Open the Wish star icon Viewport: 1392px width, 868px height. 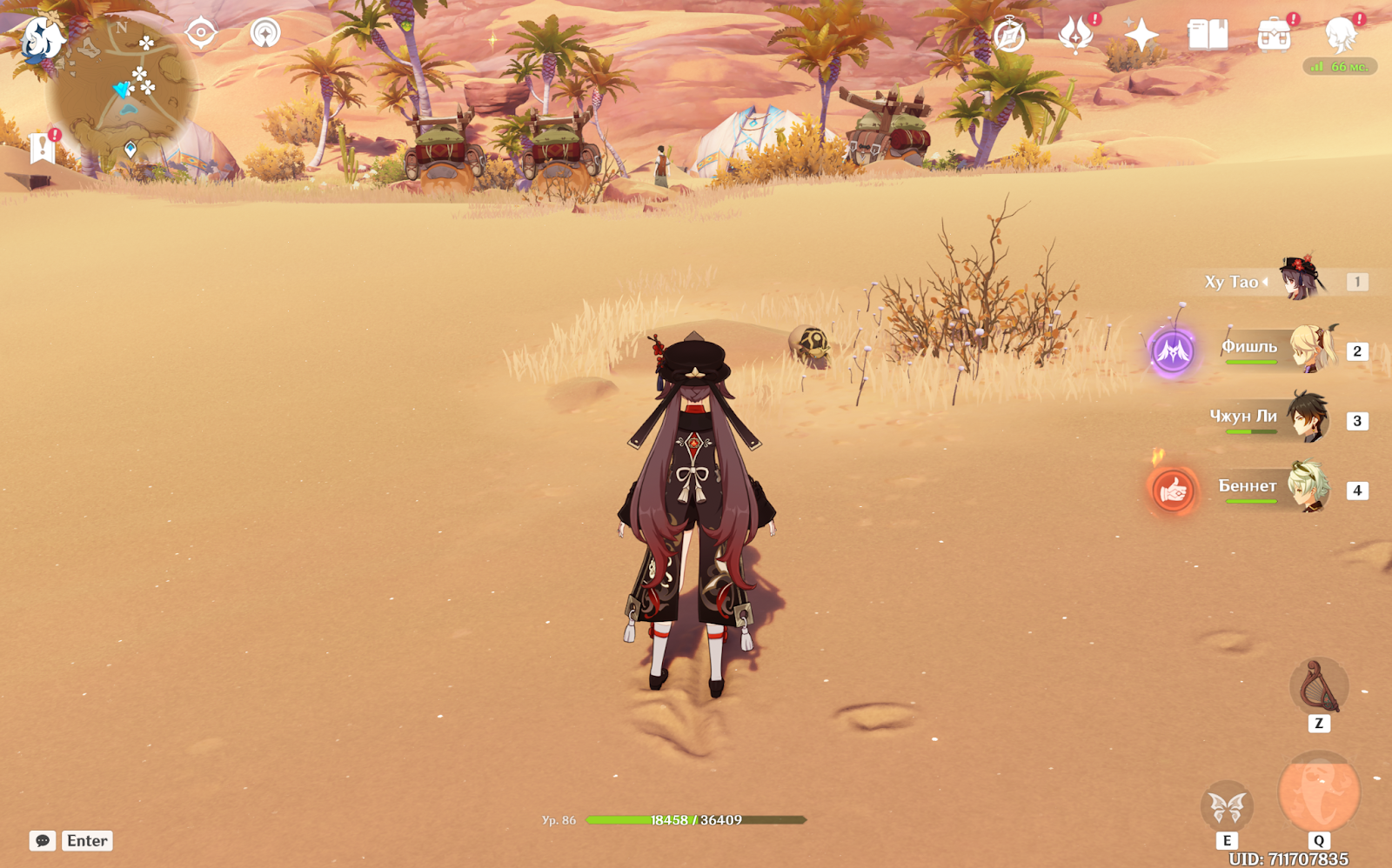tap(1141, 35)
